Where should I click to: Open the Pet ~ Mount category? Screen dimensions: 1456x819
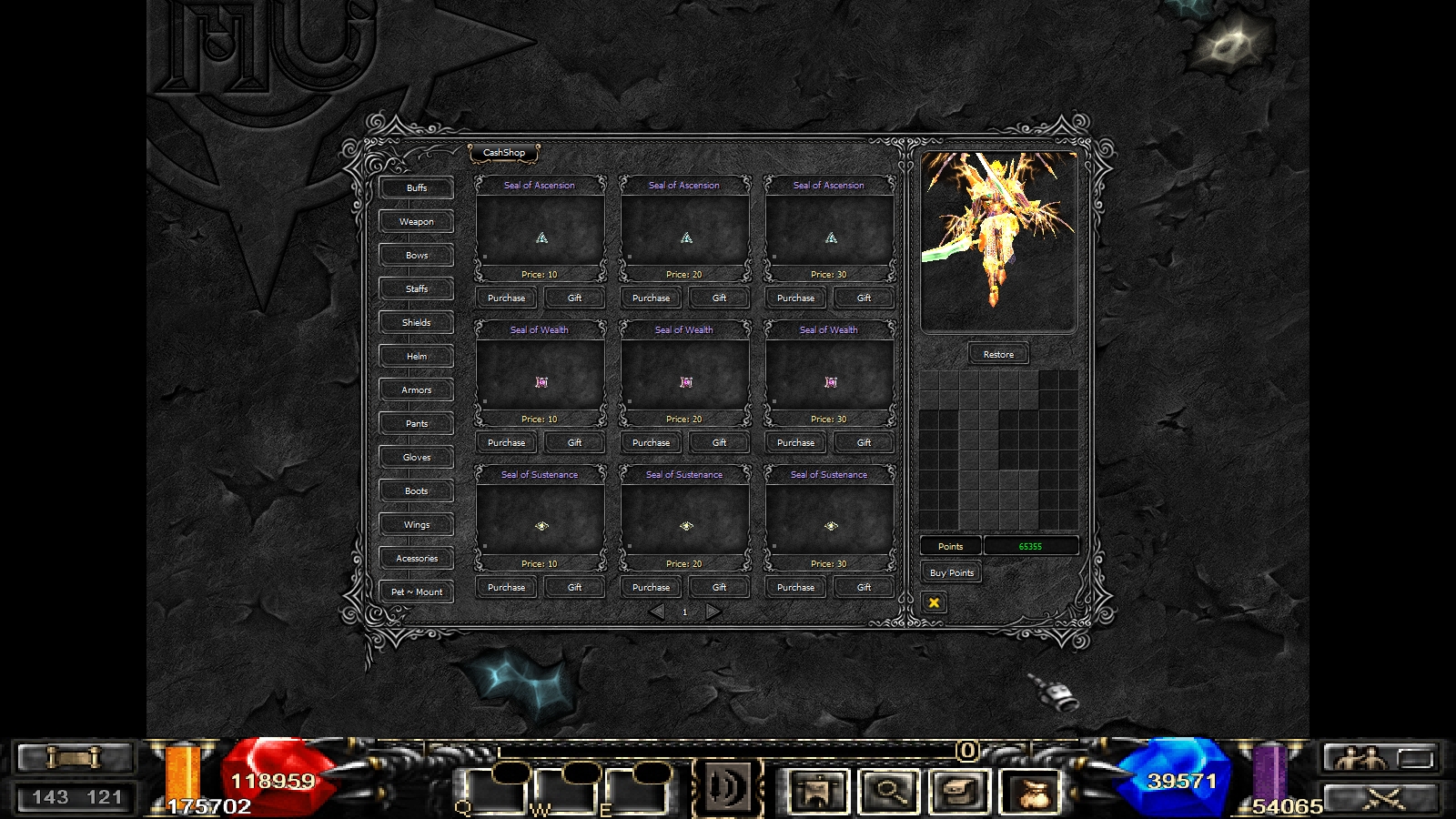coord(417,592)
